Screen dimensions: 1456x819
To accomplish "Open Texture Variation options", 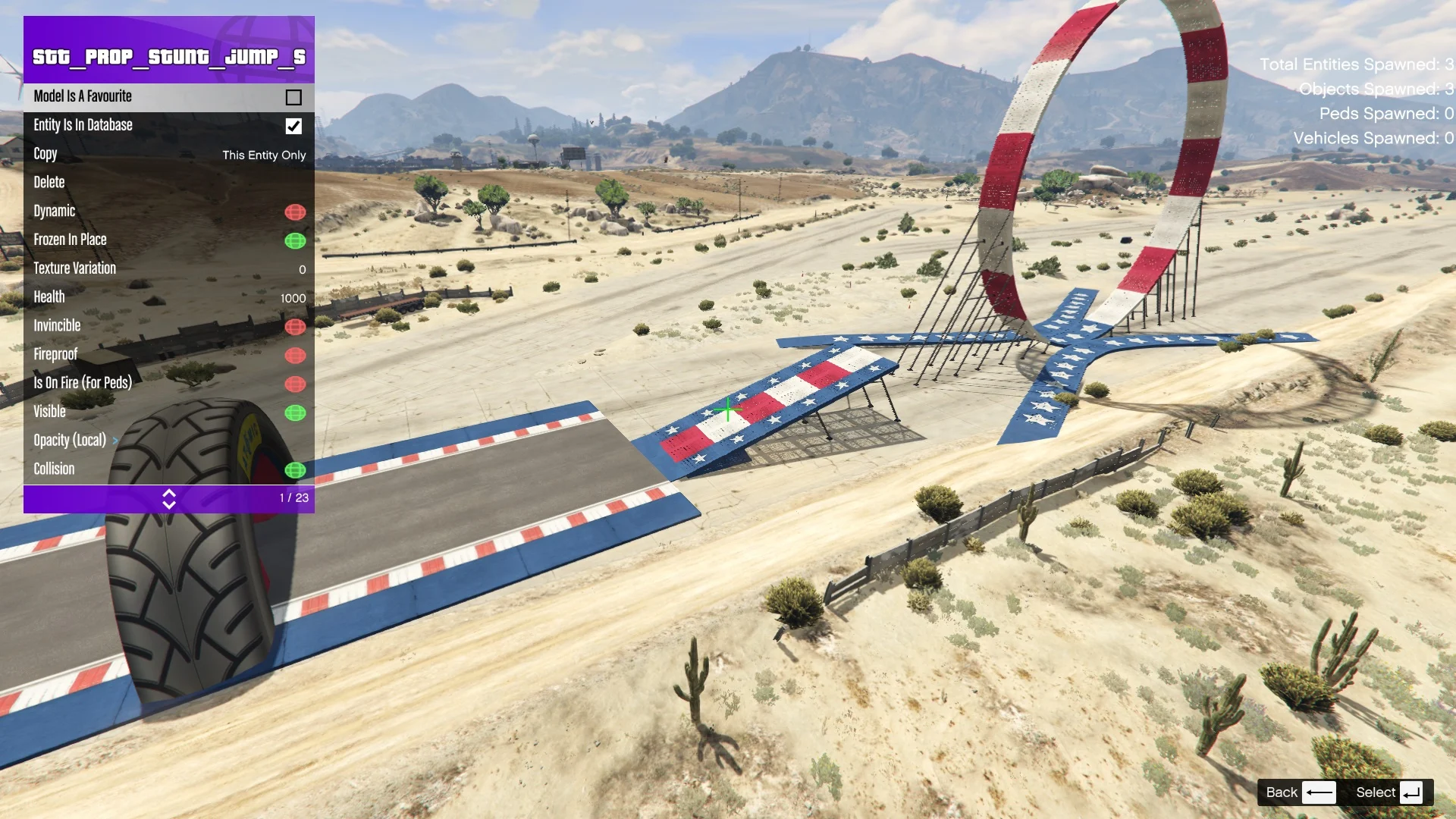I will [x=152, y=268].
